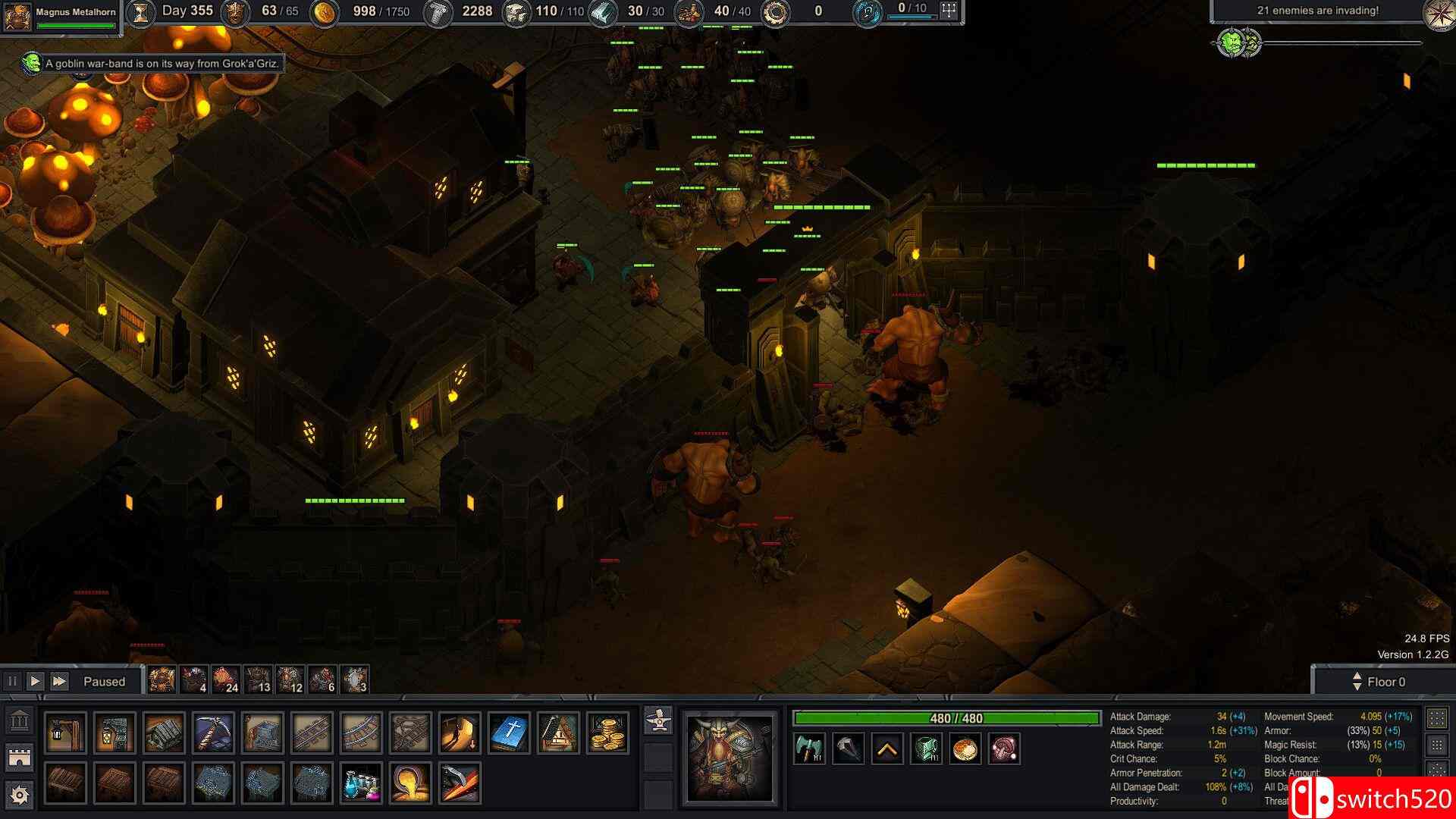The width and height of the screenshot is (1456, 819).
Task: Change floor with the Floor 0 stepper
Action: (1357, 682)
